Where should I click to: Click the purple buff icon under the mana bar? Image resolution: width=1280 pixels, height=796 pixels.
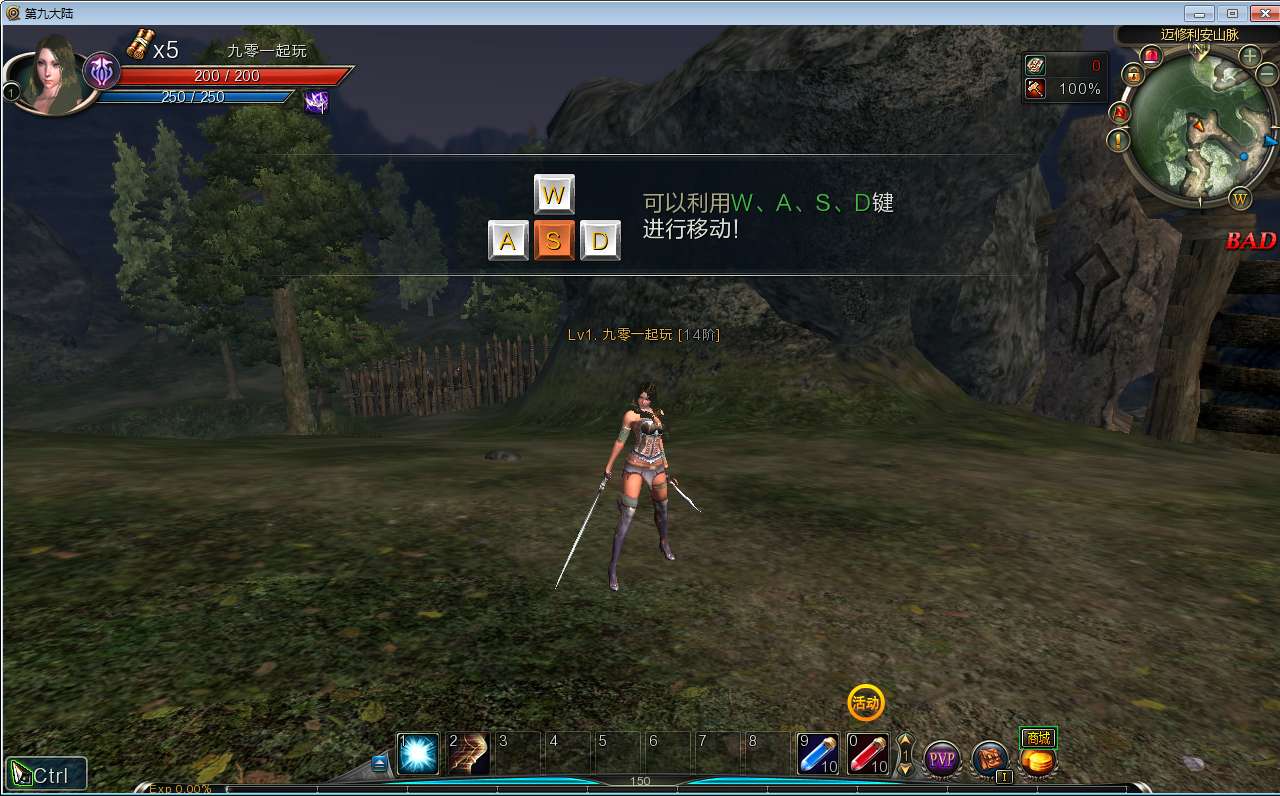point(318,103)
